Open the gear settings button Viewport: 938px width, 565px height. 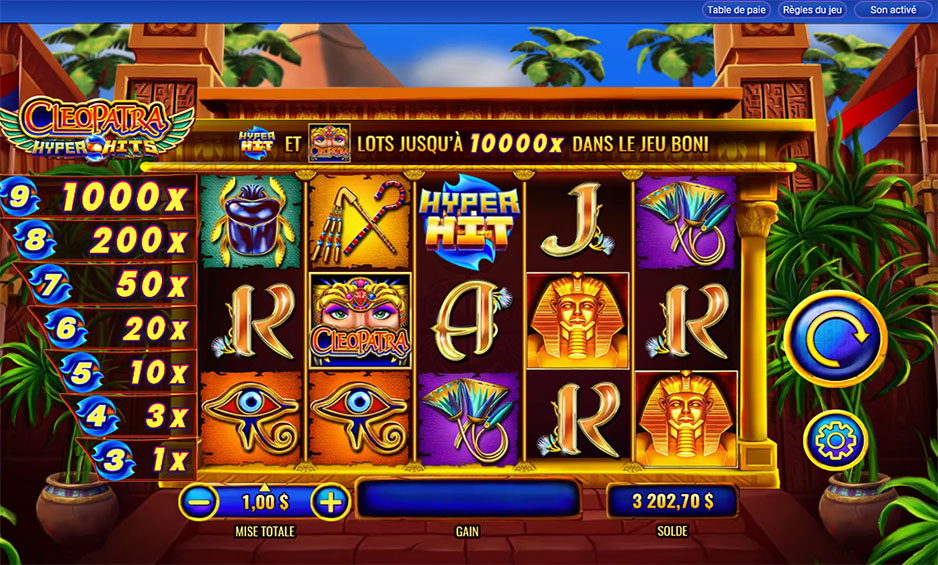click(x=835, y=441)
